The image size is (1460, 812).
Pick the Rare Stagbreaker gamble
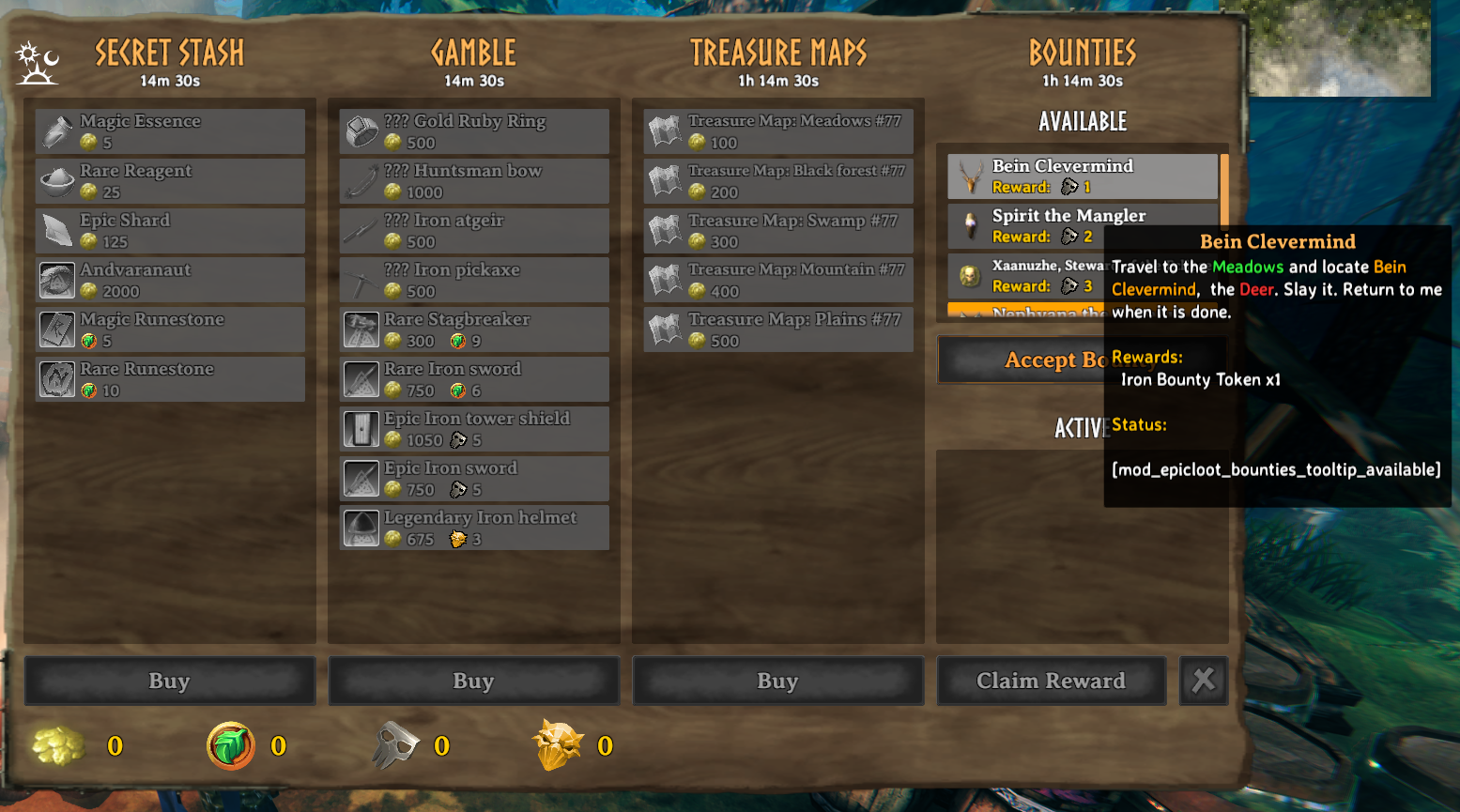[x=474, y=330]
